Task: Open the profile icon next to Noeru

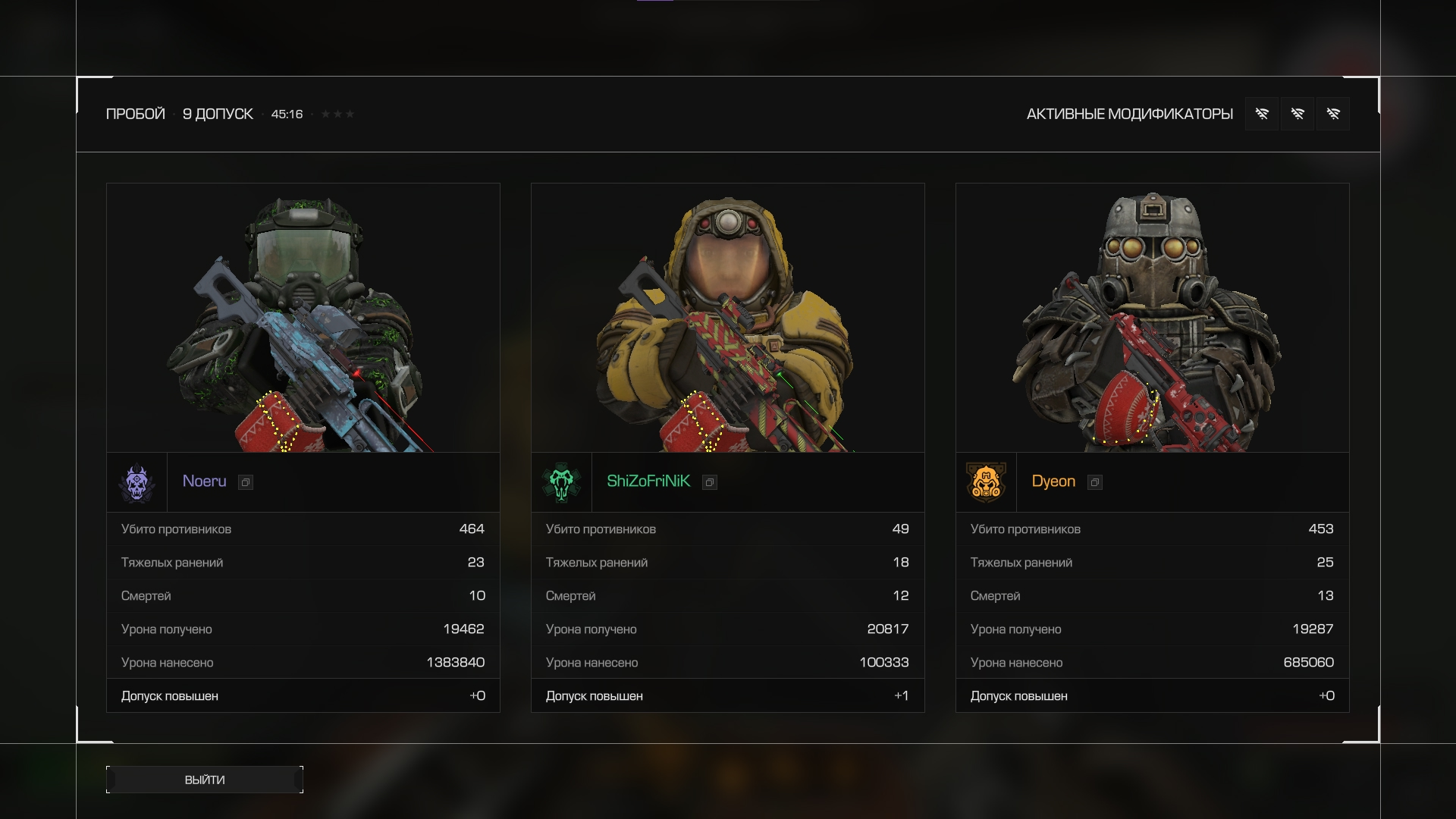Action: 246,482
